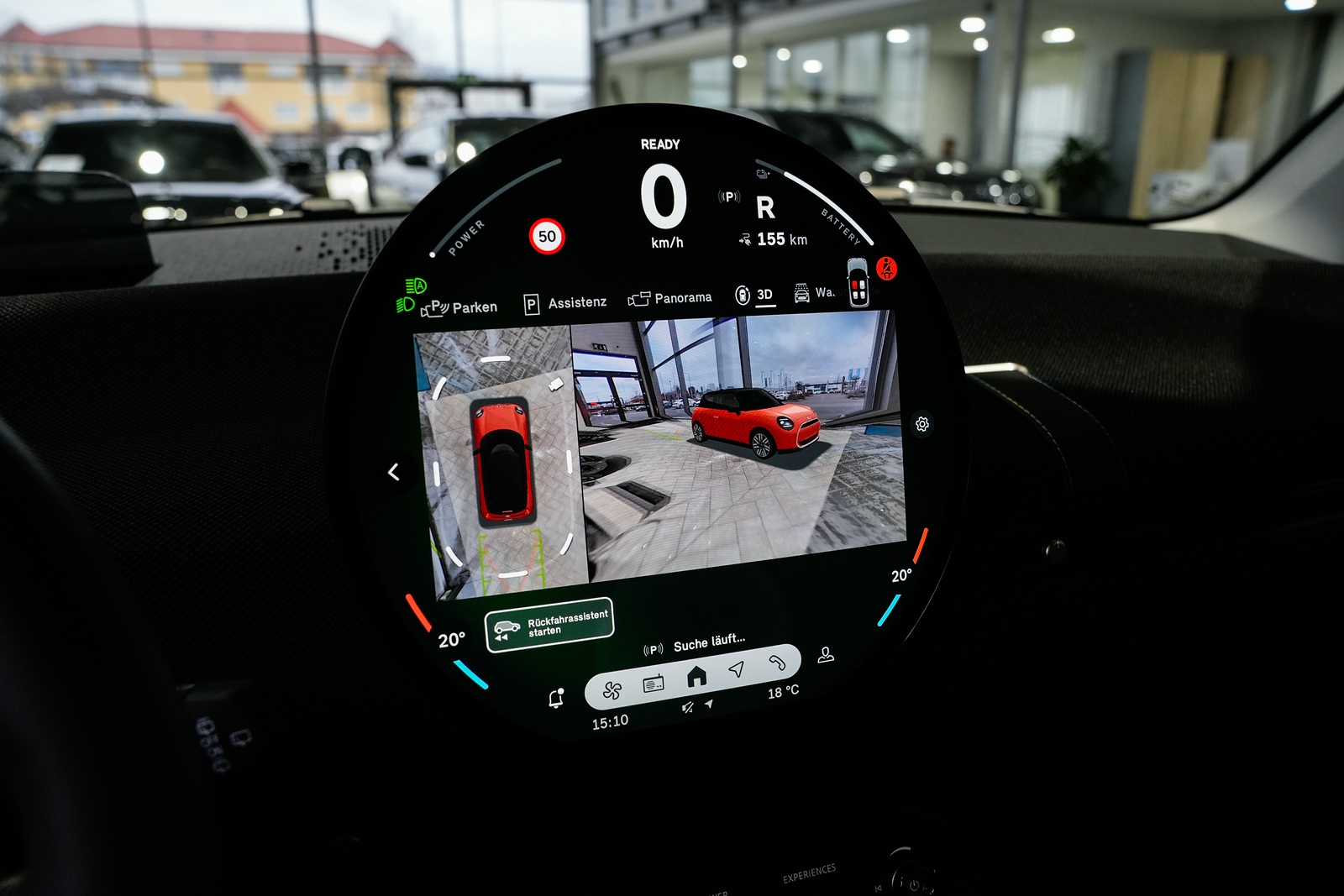This screenshot has height=896, width=1344.
Task: Switch to the Parken camera view
Action: click(460, 307)
